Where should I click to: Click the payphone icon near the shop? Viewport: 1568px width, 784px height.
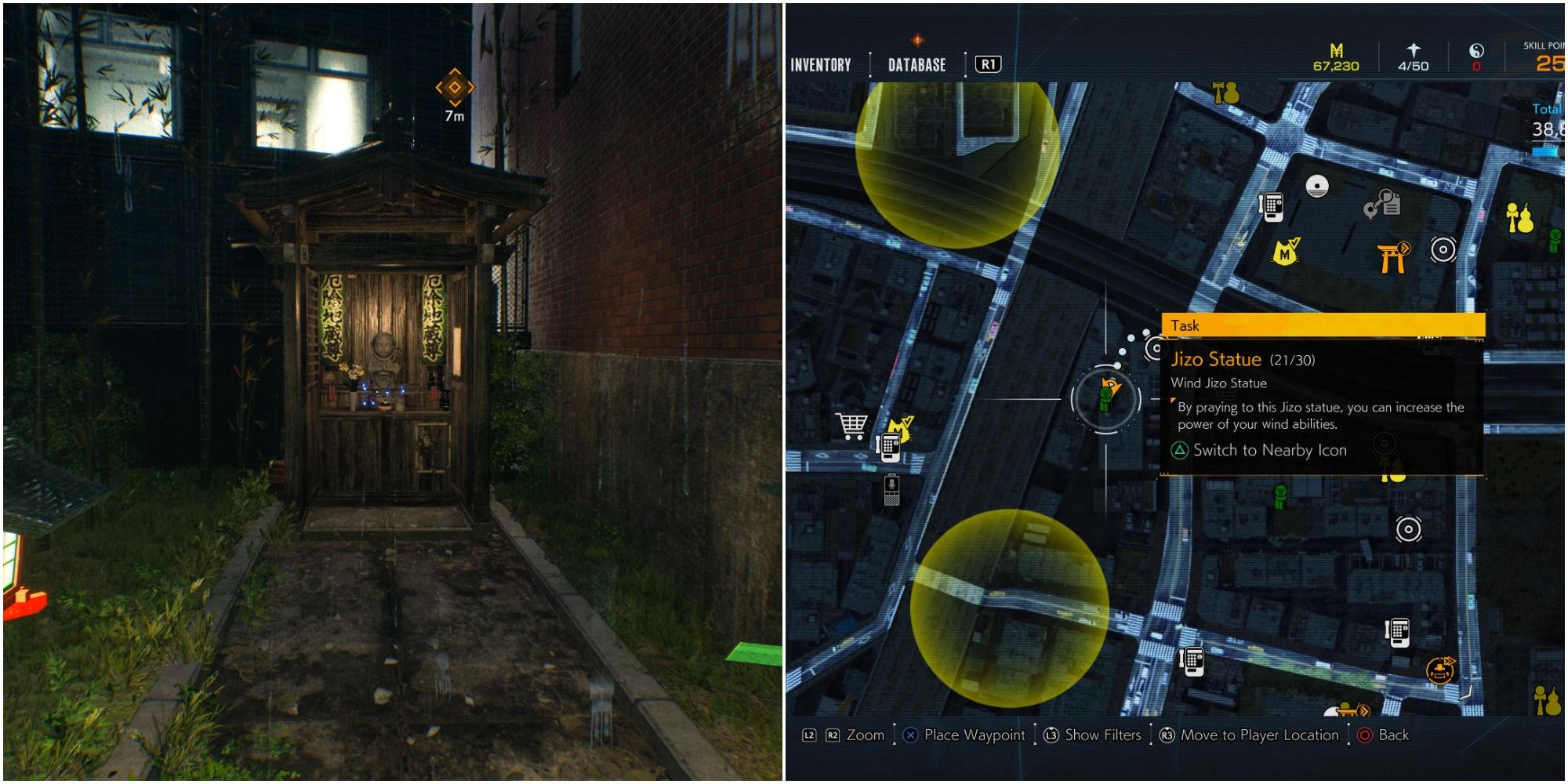pyautogui.click(x=891, y=448)
